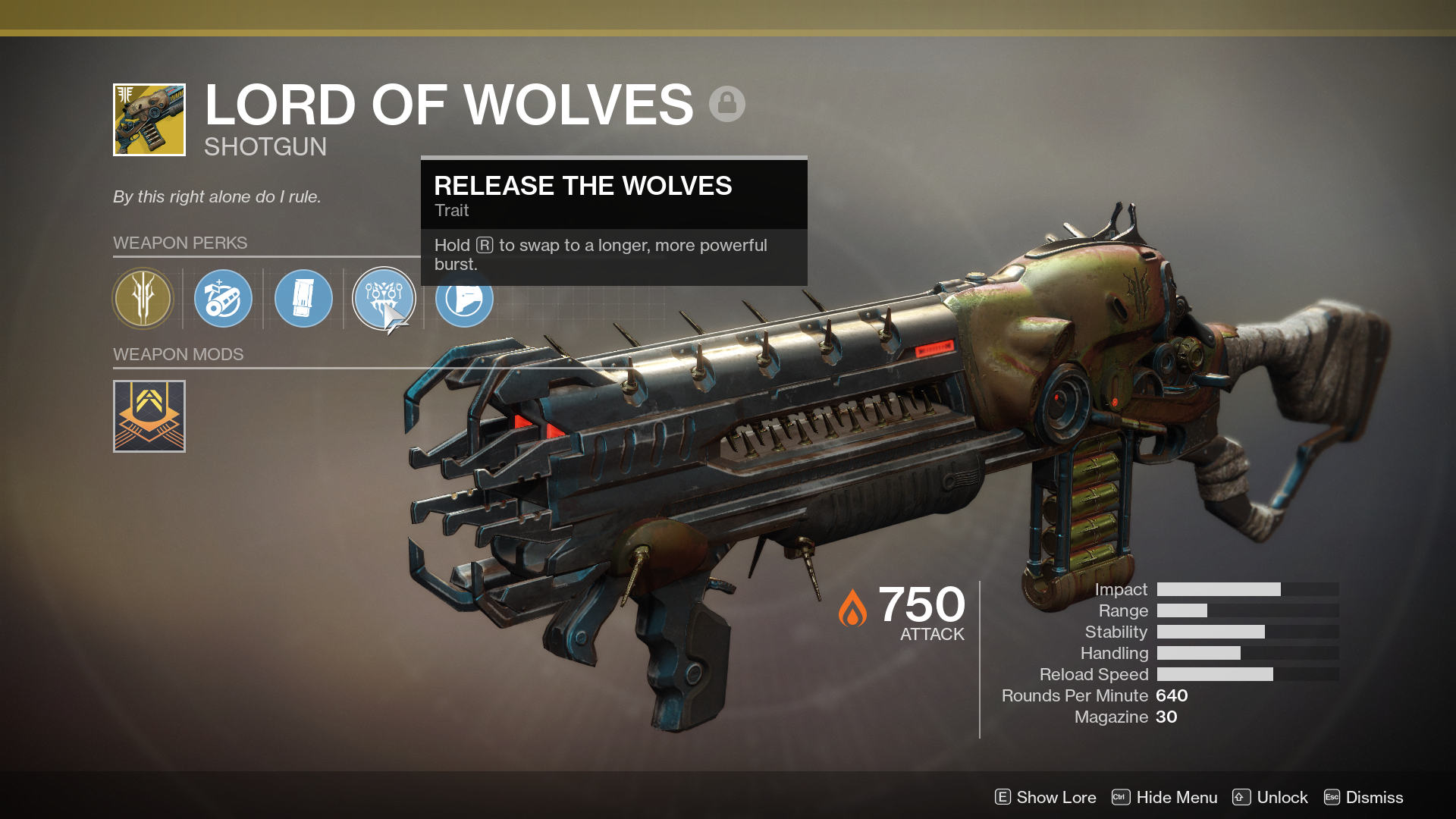This screenshot has height=819, width=1456.
Task: Click the Lord of Wolves weapon thumbnail
Action: point(149,119)
